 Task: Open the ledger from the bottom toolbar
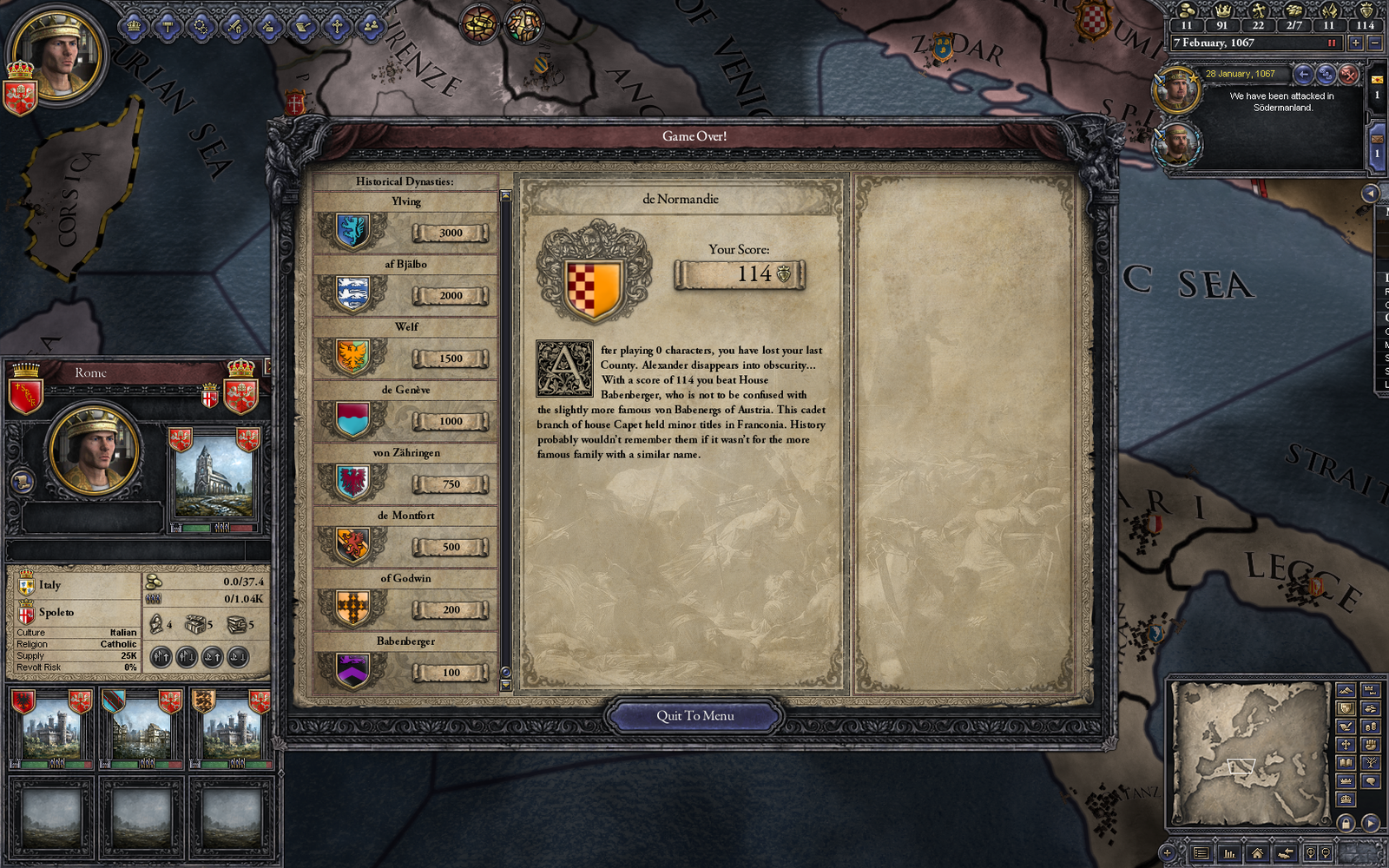[1202, 853]
